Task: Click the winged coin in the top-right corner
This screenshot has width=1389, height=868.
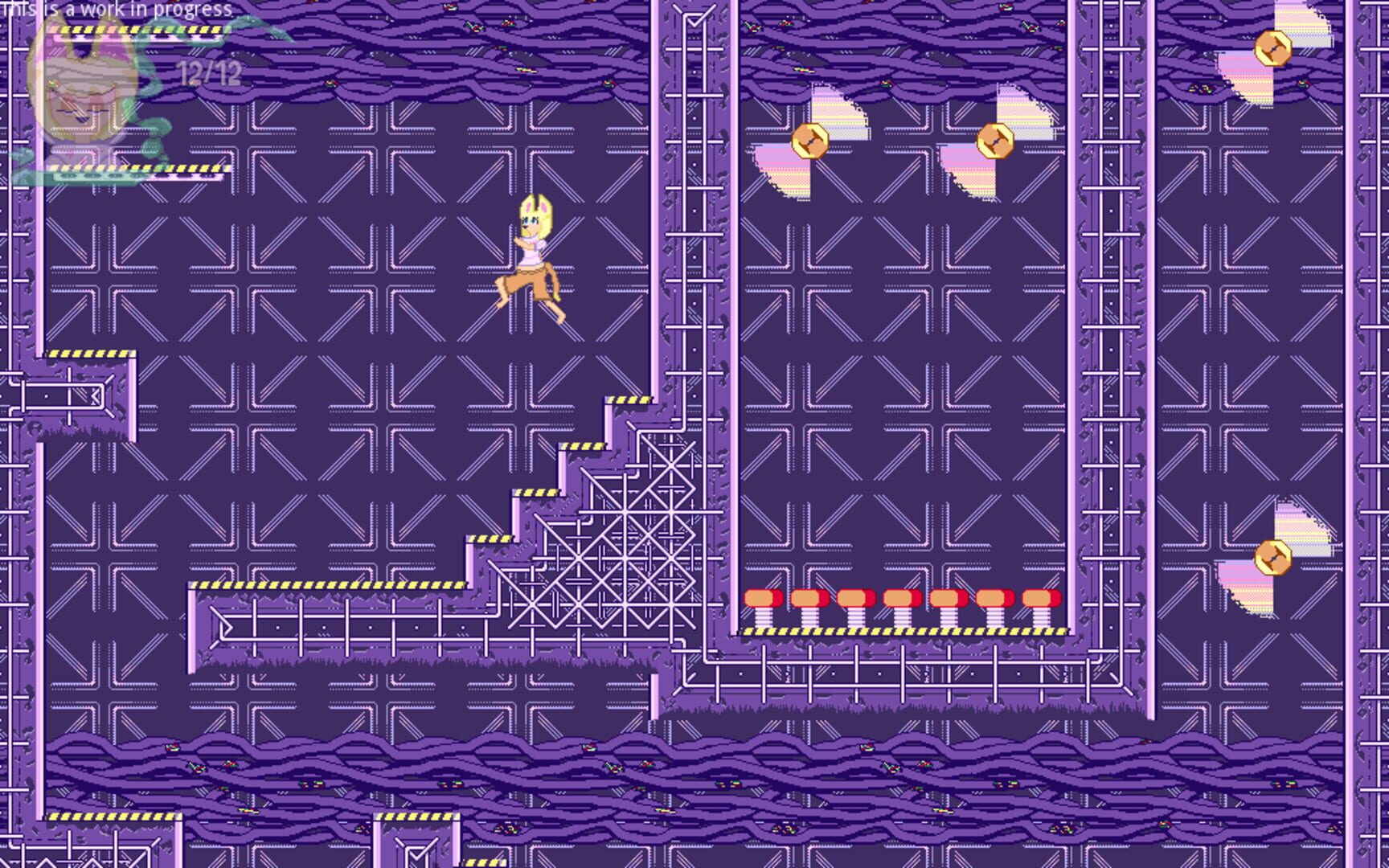Action: tap(1274, 50)
